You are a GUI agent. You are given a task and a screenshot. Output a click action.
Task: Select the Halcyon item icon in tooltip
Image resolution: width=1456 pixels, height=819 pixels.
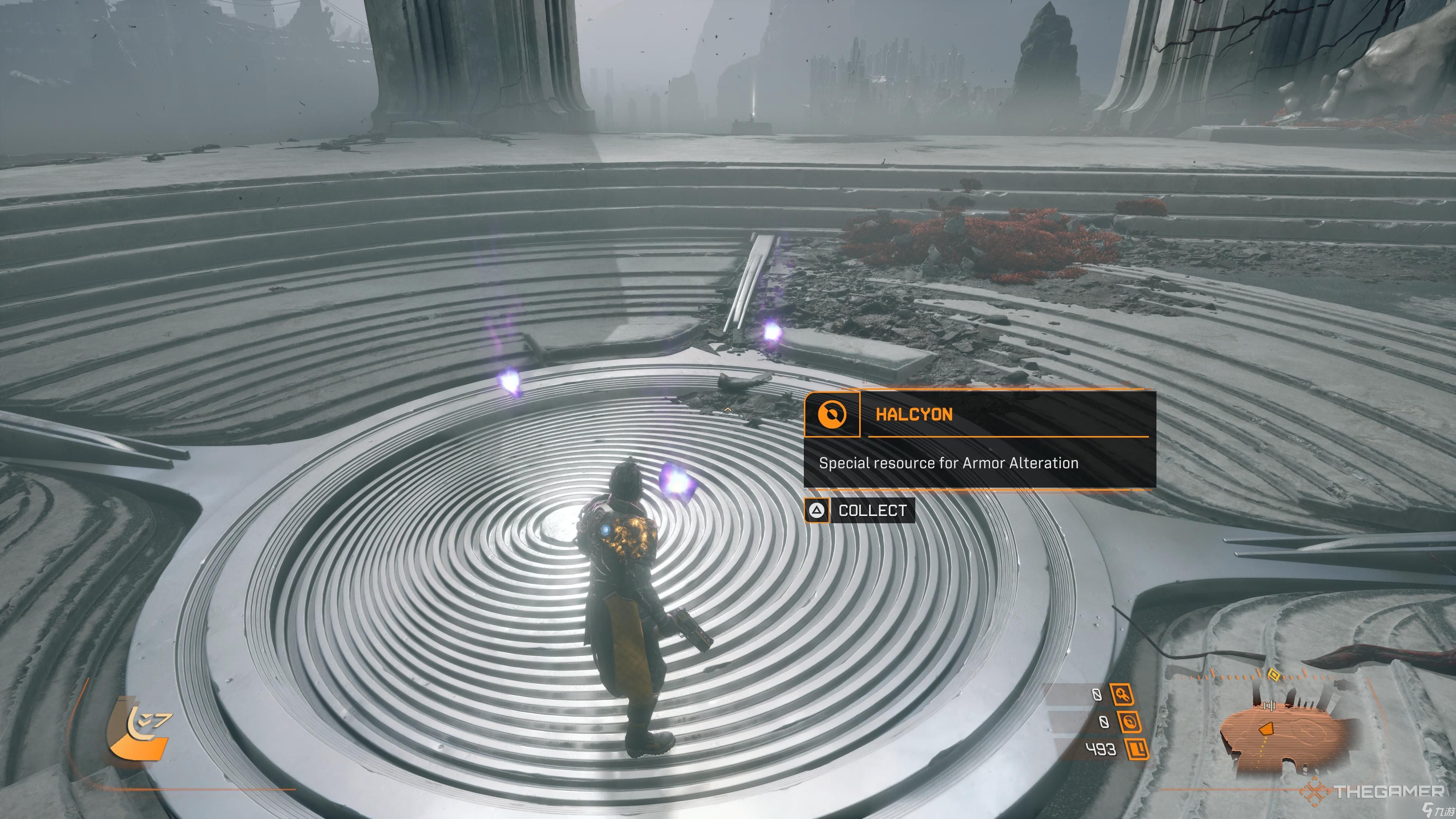tap(832, 414)
